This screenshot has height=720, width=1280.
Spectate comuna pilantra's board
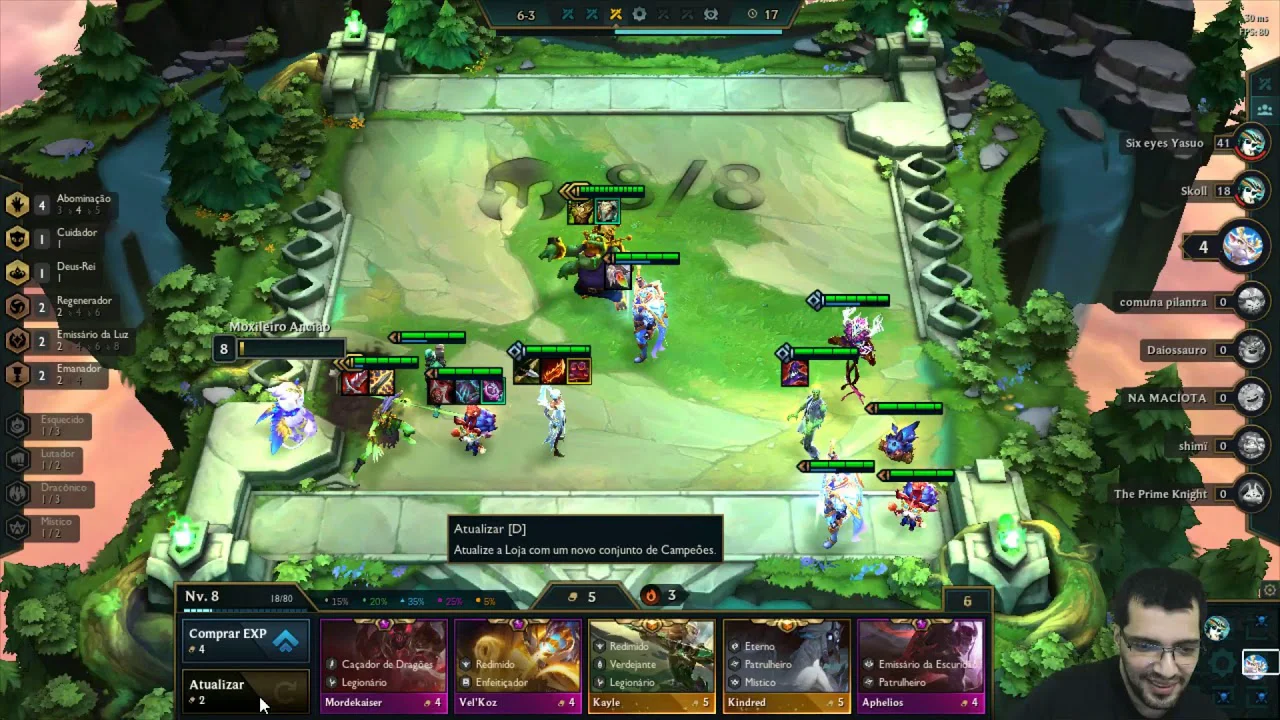tap(1251, 301)
